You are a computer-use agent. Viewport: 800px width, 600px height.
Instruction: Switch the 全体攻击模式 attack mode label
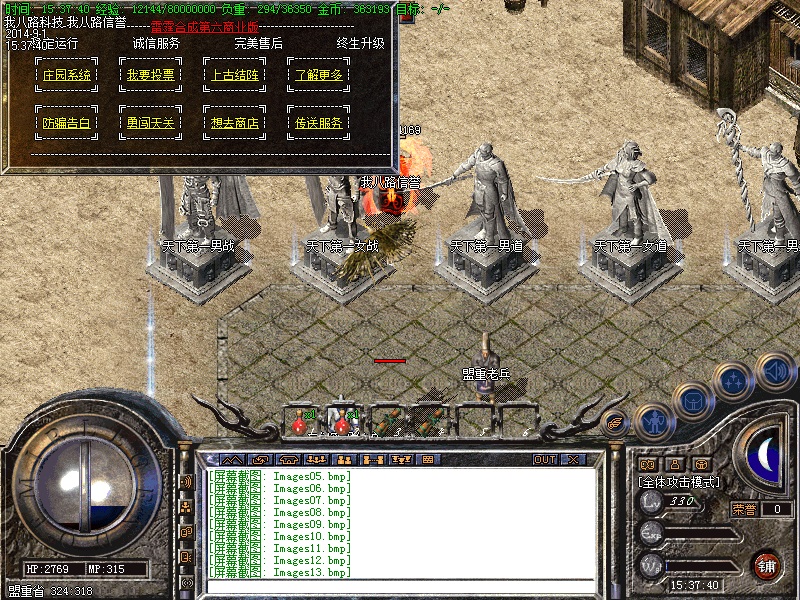click(x=679, y=481)
